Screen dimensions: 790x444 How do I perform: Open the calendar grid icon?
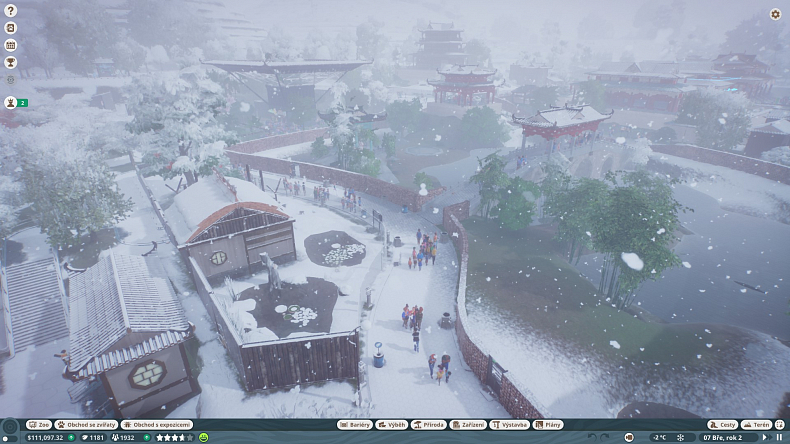click(11, 45)
